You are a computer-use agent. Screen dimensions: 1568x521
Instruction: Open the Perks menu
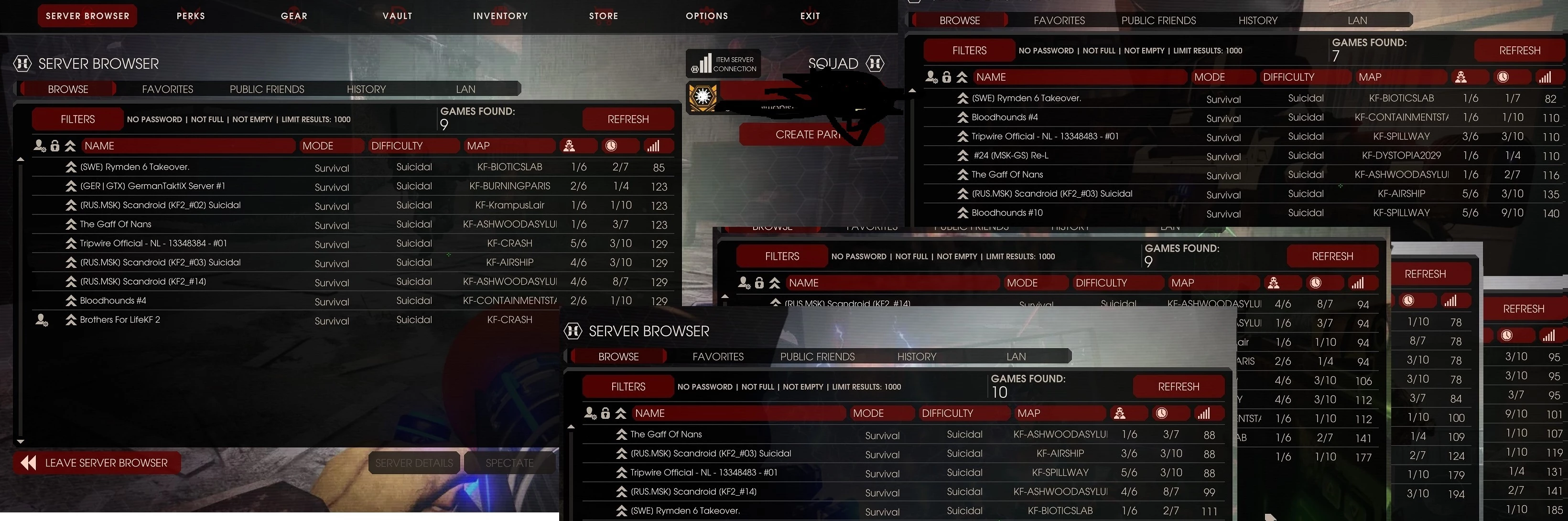pyautogui.click(x=191, y=16)
